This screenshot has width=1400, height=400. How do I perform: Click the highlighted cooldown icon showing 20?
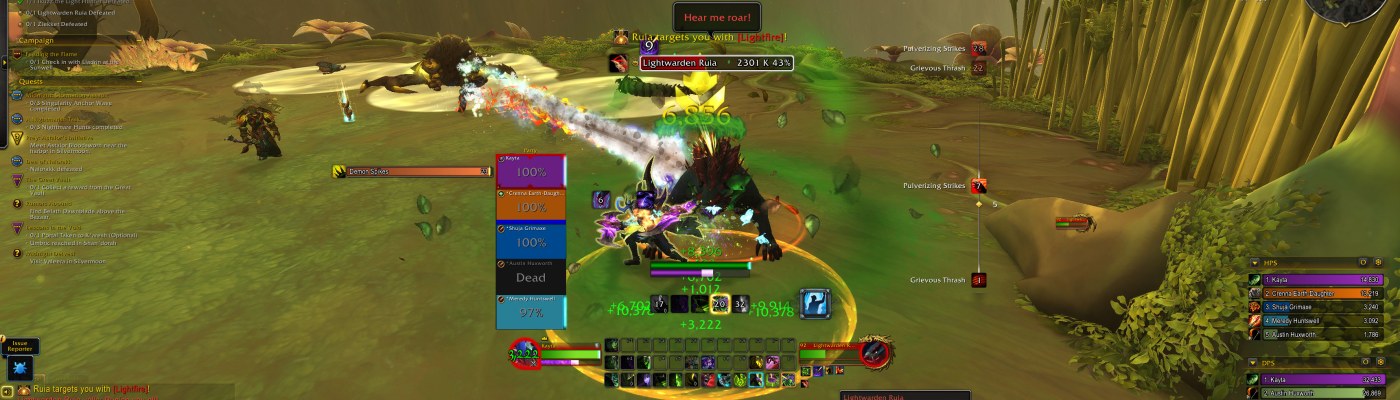[719, 304]
